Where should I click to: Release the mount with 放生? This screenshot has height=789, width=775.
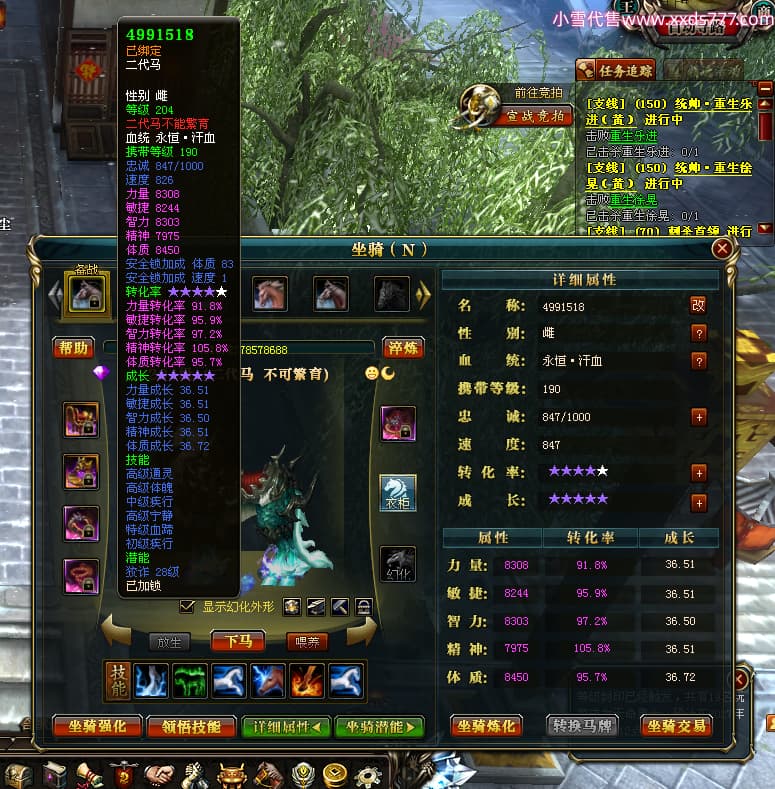[169, 642]
